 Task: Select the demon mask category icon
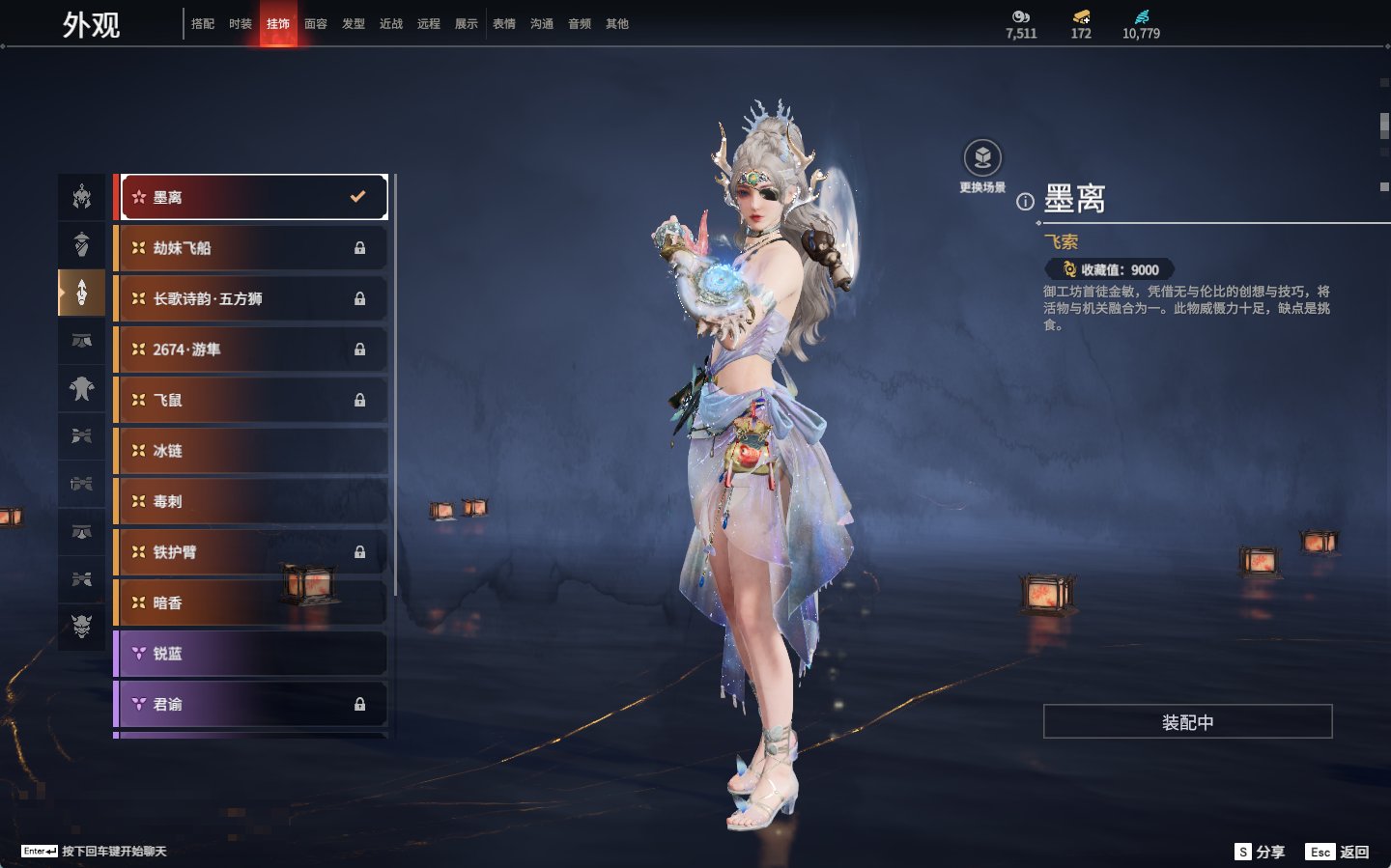[x=82, y=627]
